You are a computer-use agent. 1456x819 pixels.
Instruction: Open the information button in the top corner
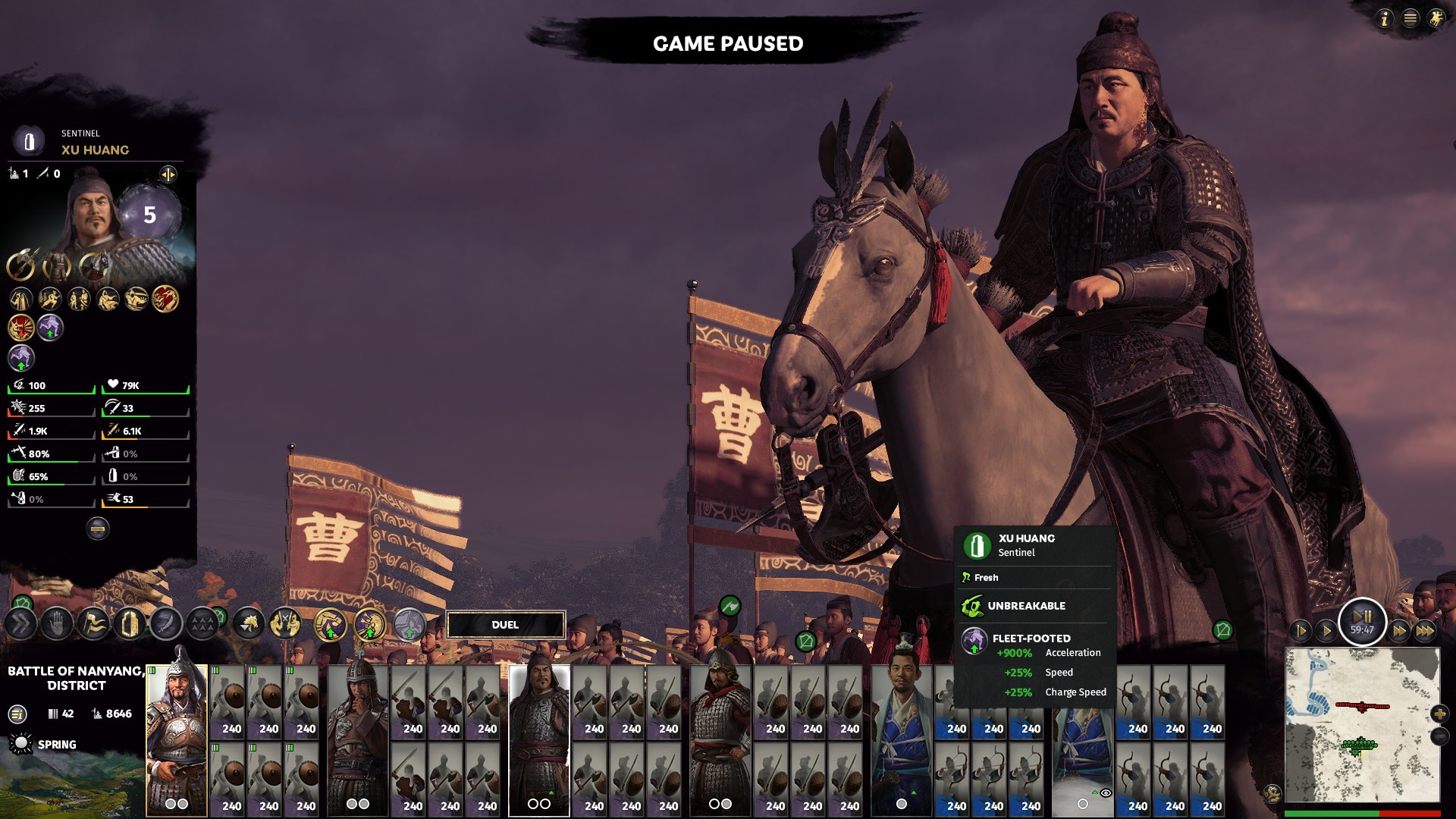pyautogui.click(x=1384, y=18)
